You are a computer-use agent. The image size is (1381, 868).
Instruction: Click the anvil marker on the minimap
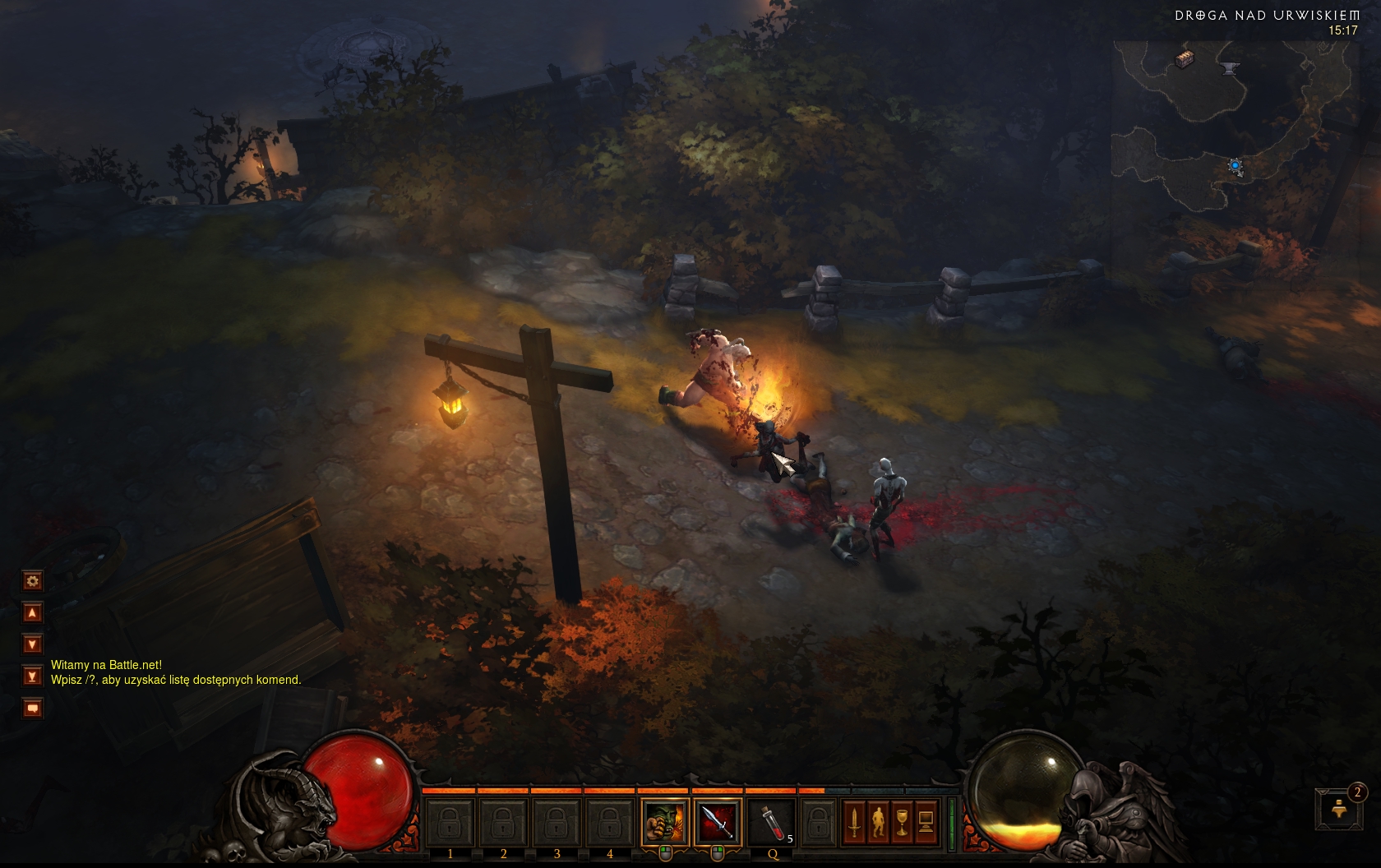coord(1230,68)
